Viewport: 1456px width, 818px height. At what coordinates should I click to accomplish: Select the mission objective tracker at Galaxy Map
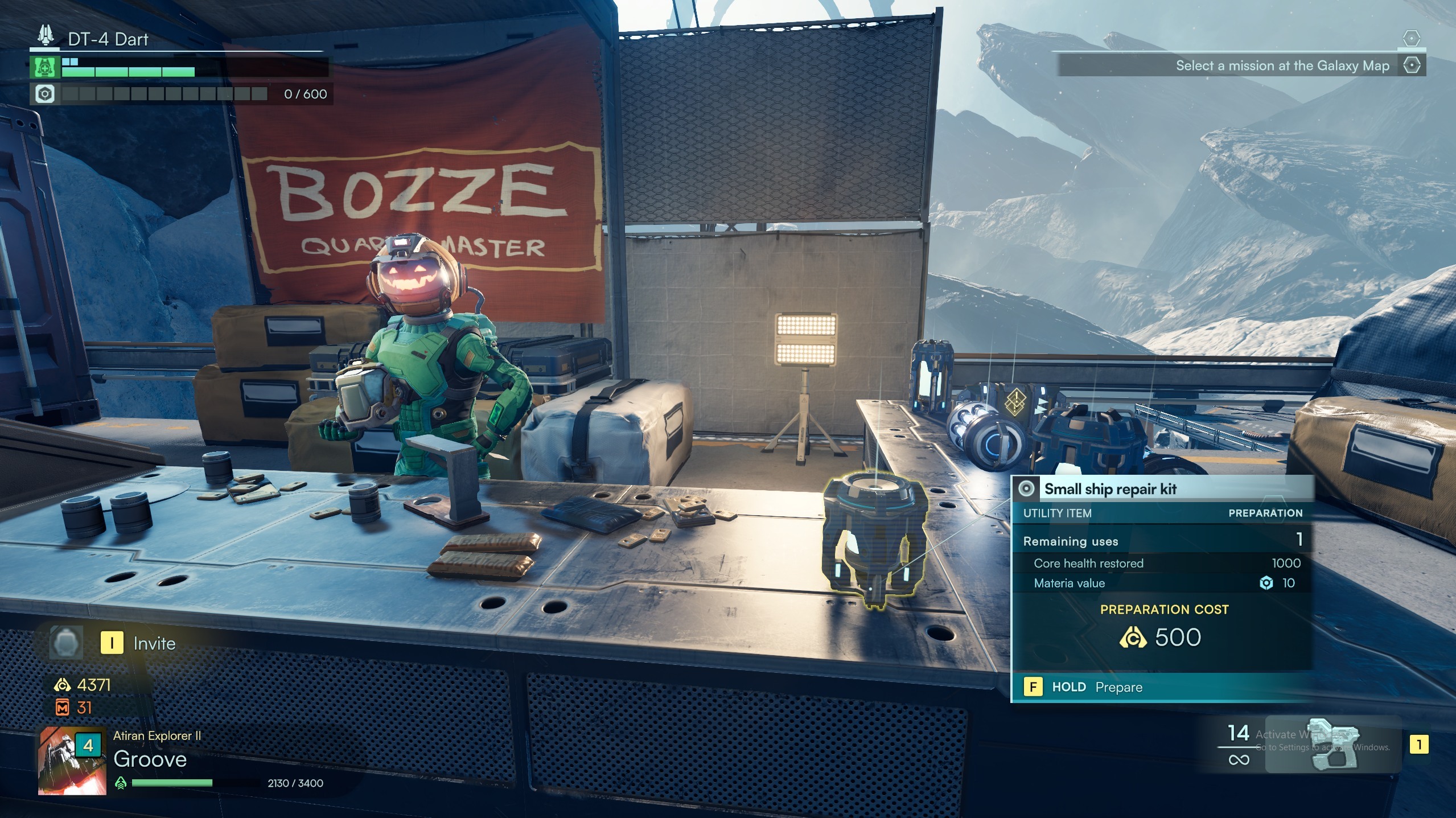click(x=1282, y=66)
